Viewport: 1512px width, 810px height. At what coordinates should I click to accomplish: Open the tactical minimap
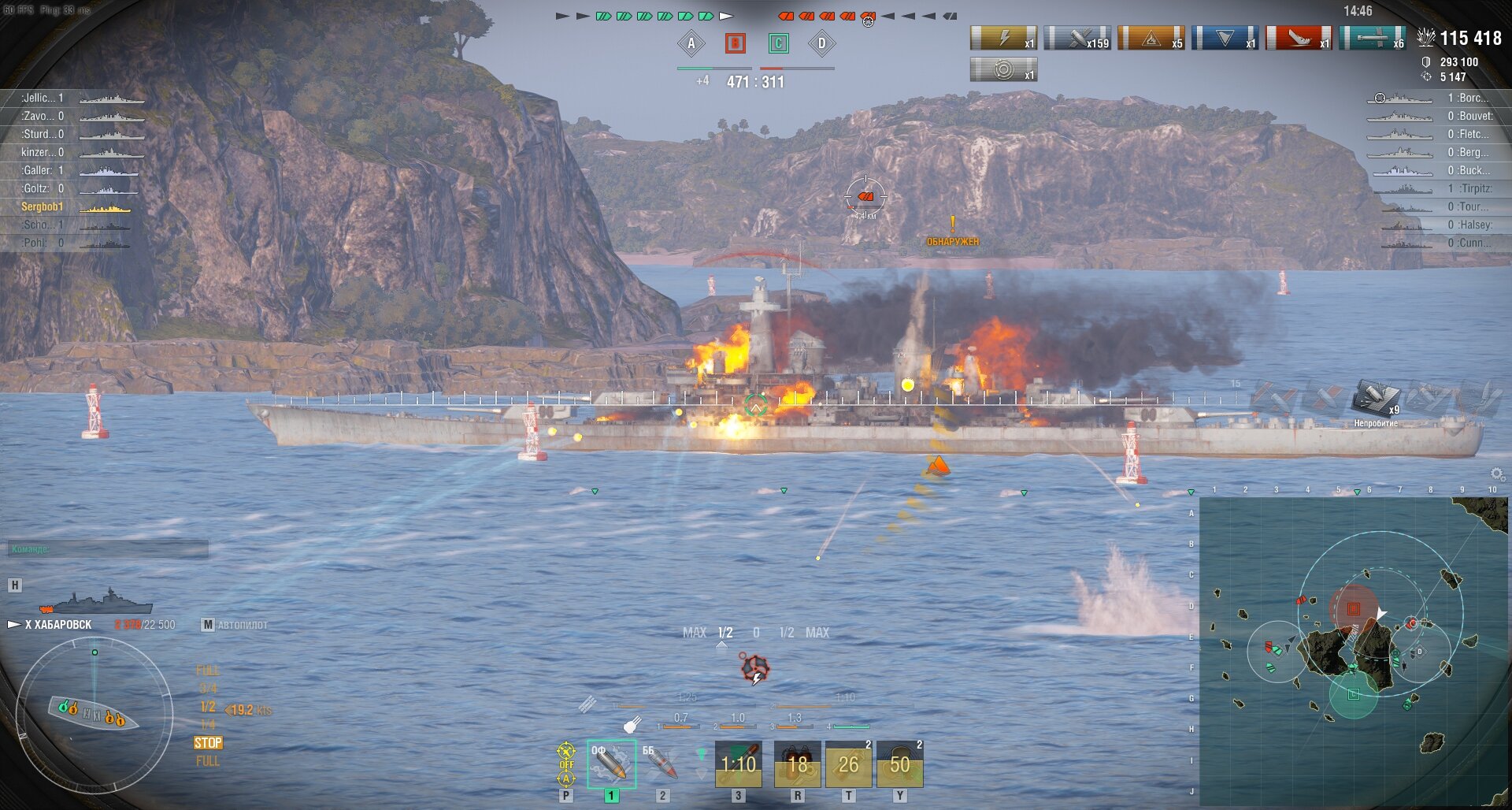(x=1353, y=650)
